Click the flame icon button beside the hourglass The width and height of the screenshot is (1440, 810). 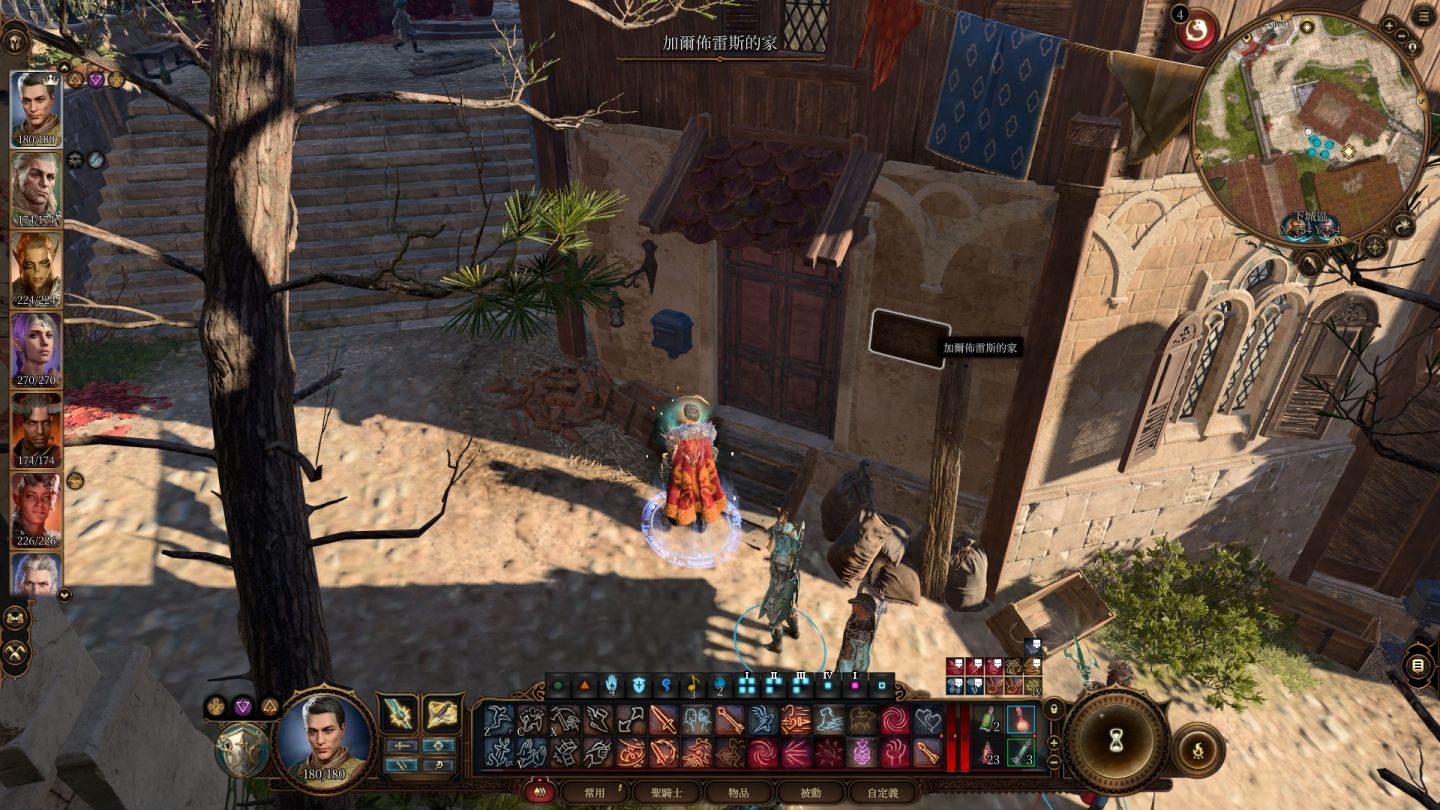click(x=1197, y=748)
